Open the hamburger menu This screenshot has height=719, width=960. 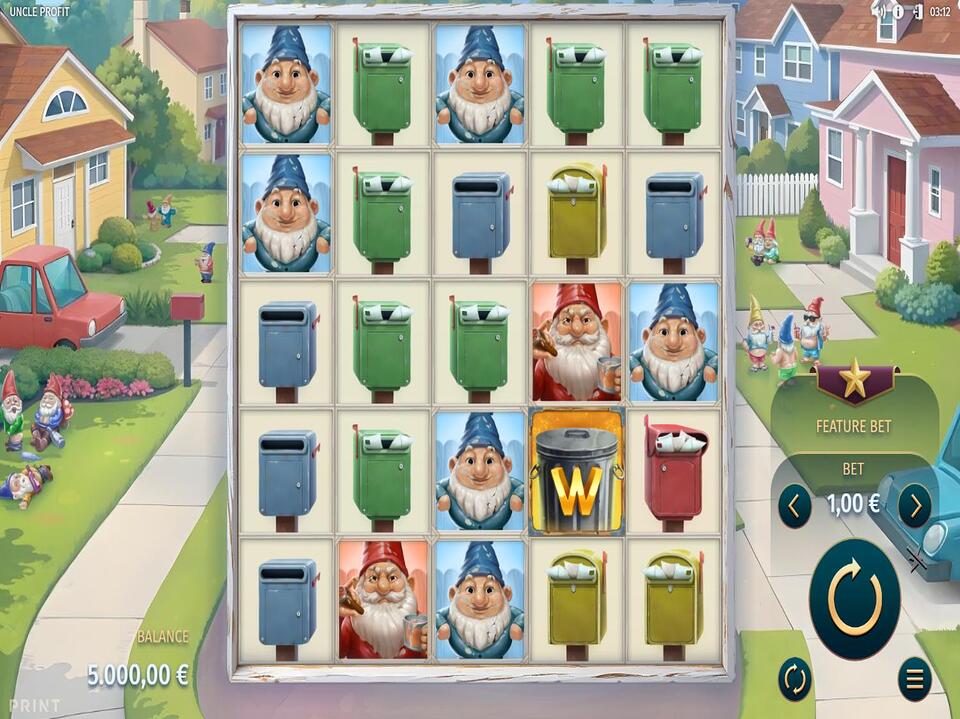[914, 679]
